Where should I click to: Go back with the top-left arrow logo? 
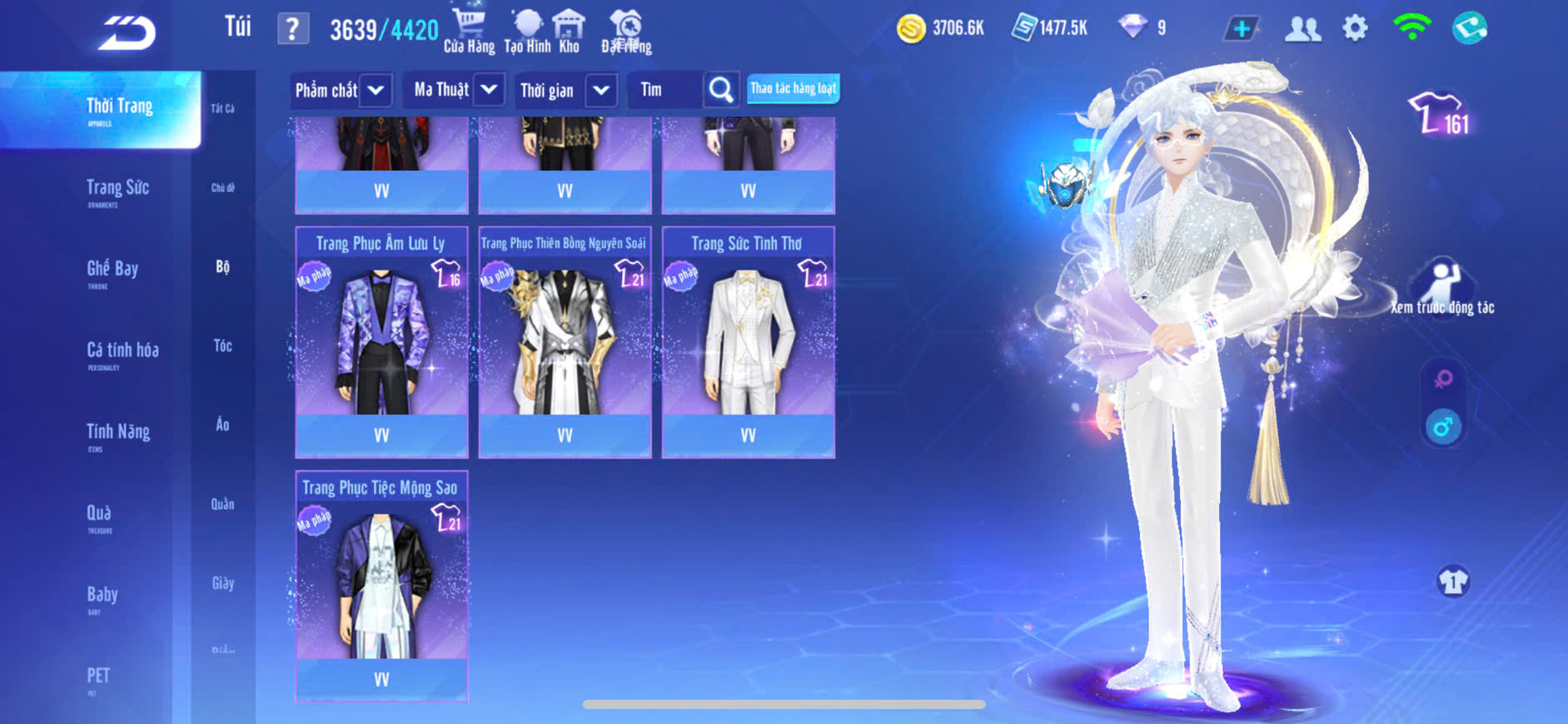coord(127,33)
